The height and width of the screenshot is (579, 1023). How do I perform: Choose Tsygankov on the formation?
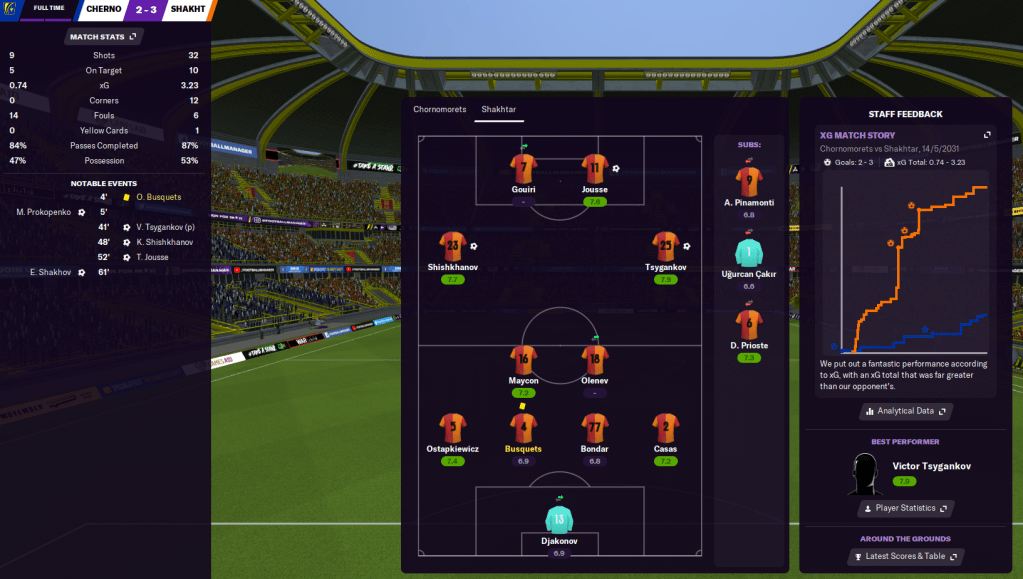[x=665, y=246]
